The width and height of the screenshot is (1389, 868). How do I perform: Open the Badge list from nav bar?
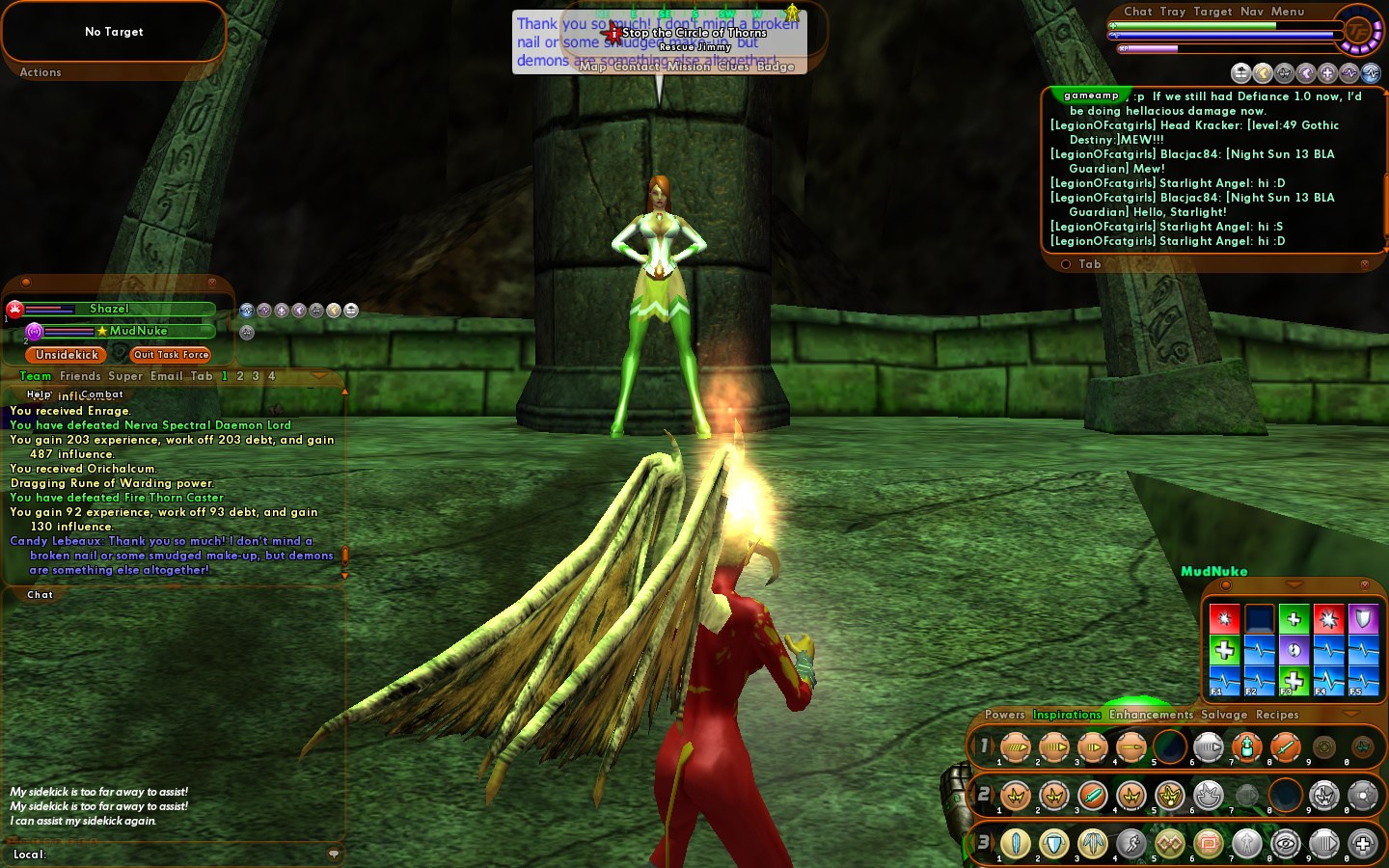tap(776, 67)
